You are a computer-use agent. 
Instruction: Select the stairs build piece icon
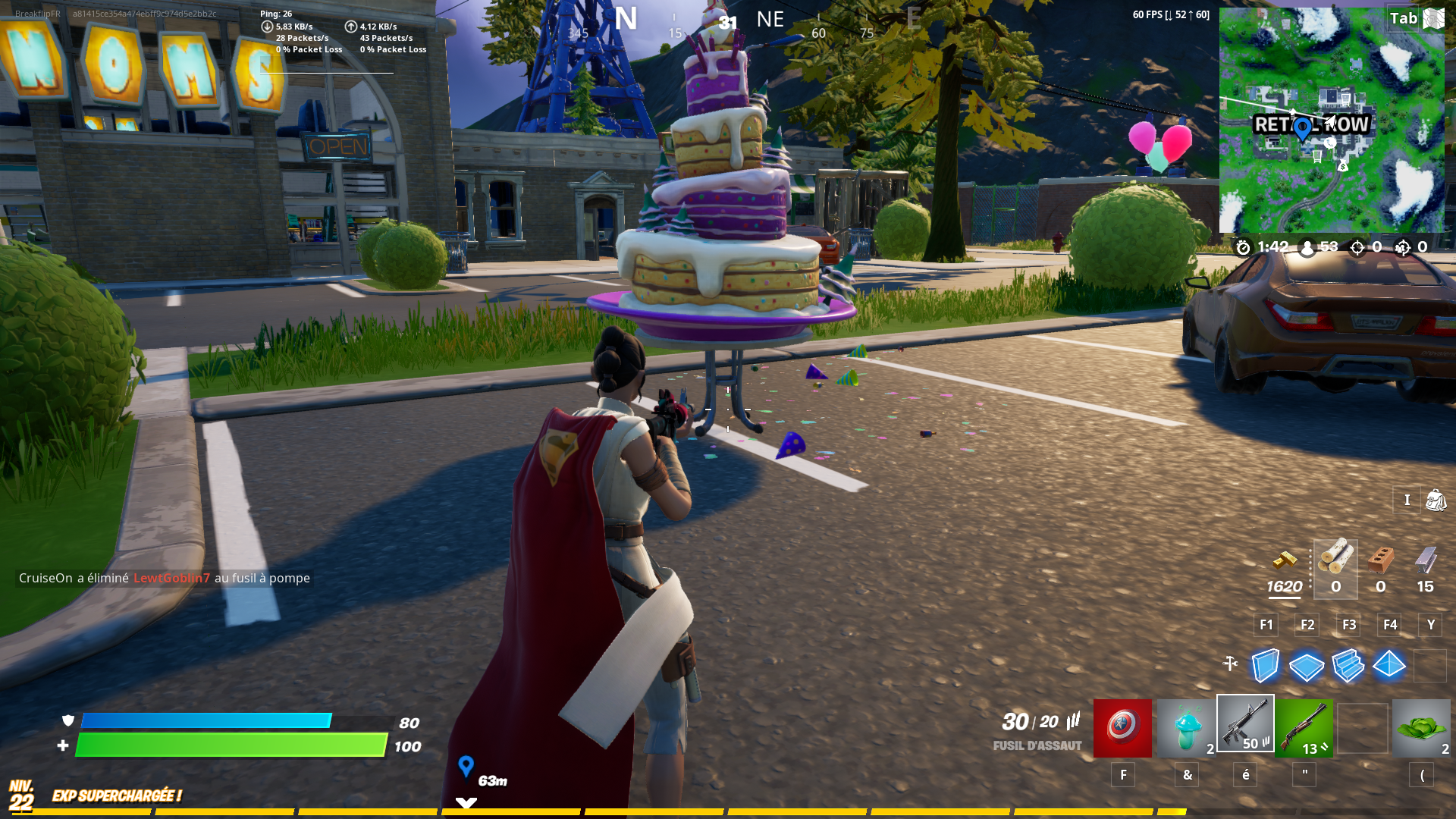pos(1348,666)
